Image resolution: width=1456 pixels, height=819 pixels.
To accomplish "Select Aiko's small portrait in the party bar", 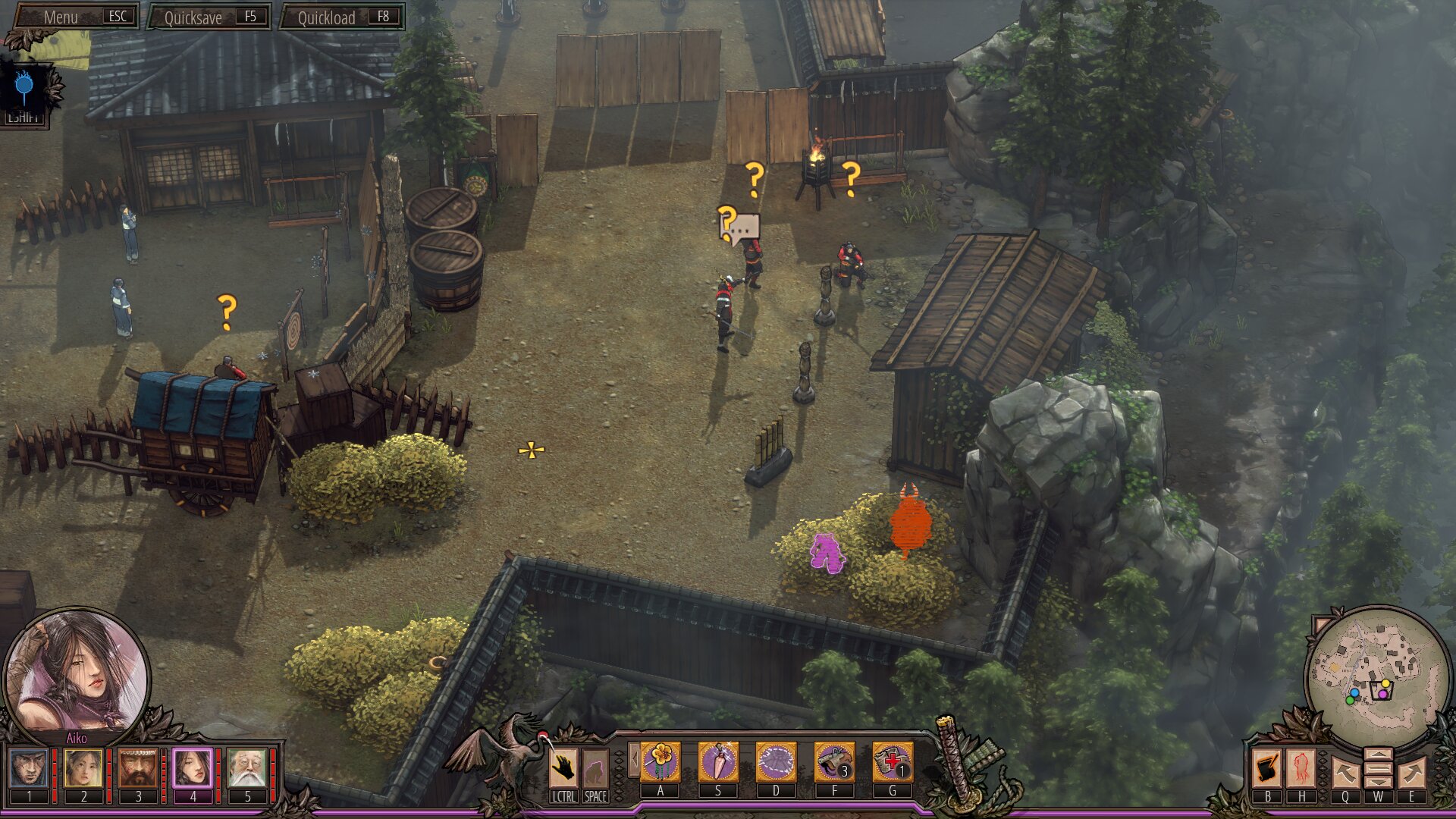I will [x=193, y=767].
